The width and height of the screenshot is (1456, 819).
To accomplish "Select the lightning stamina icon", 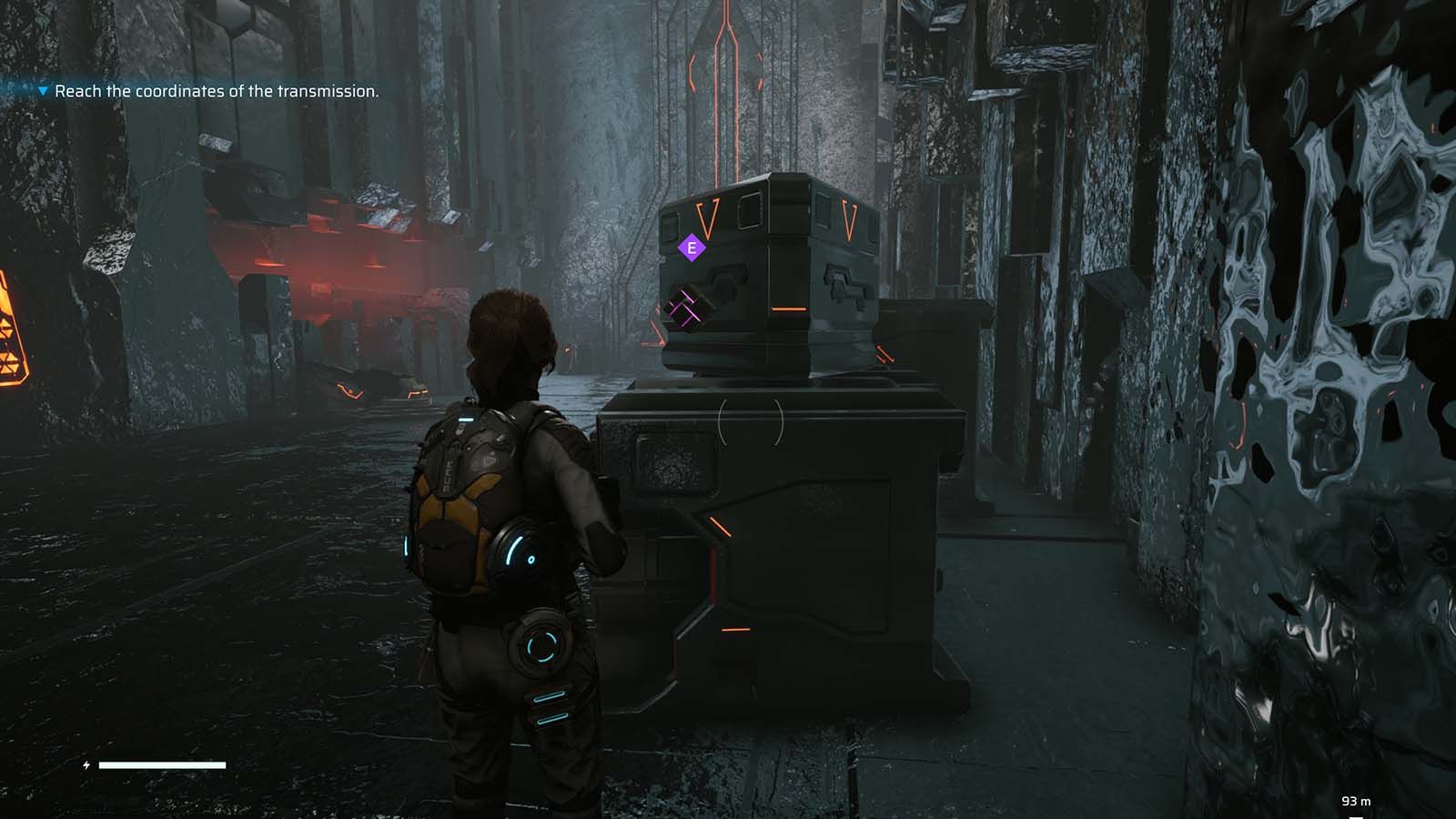I will pos(86,766).
